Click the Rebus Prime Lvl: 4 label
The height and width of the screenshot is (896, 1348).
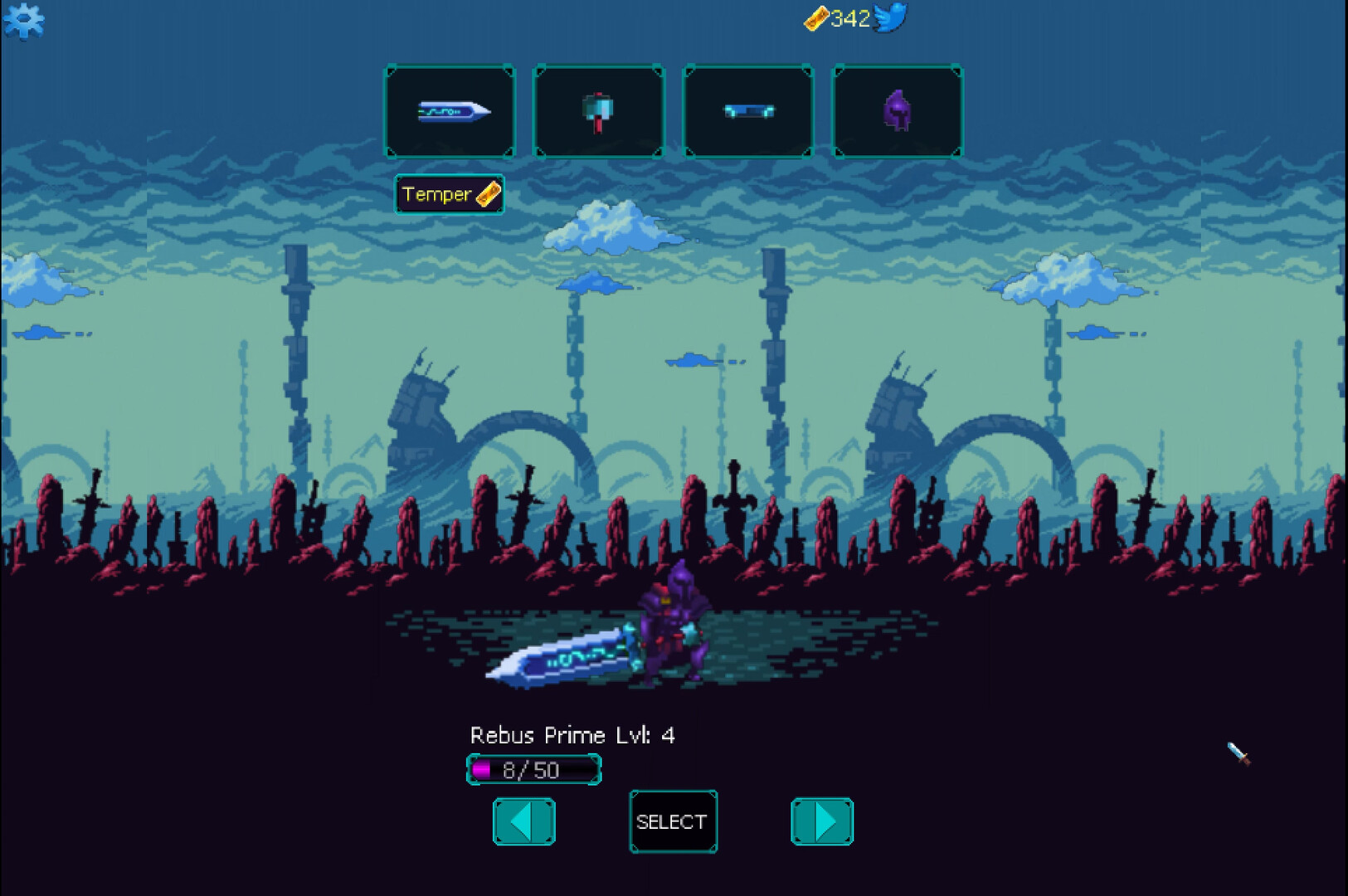point(572,735)
